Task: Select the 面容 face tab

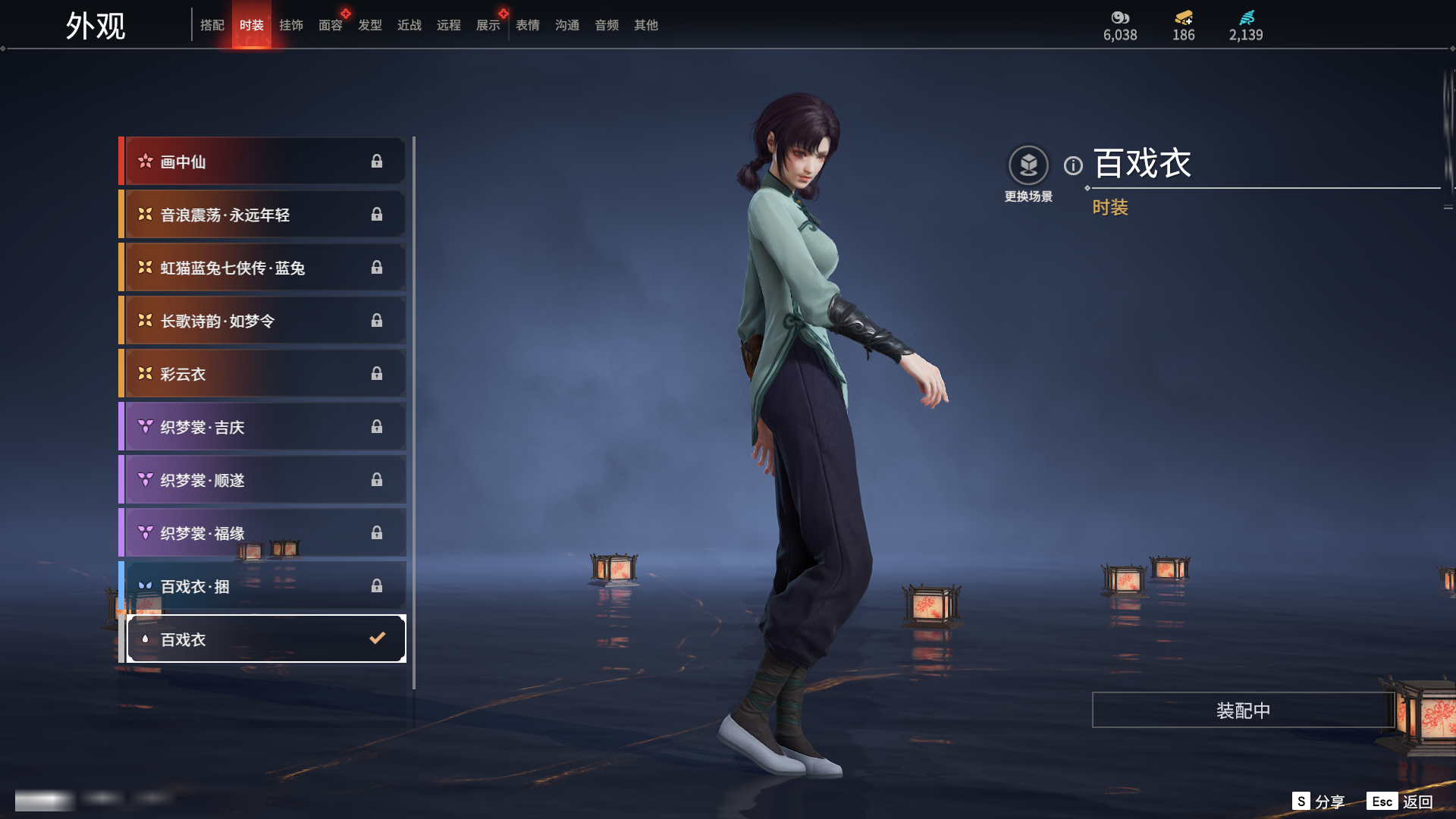Action: point(331,25)
